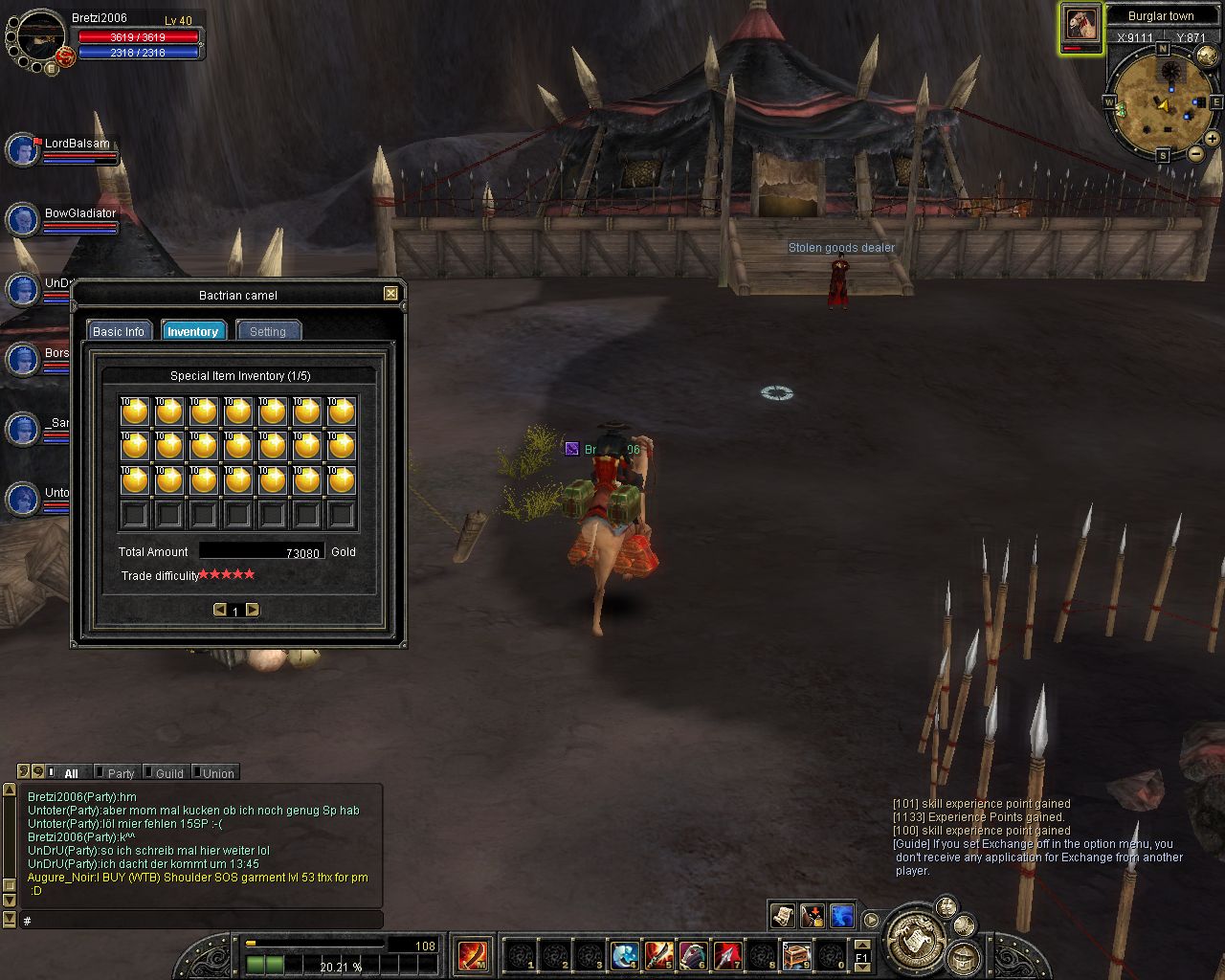
Task: Open the camel's Setting tab
Action: click(268, 331)
